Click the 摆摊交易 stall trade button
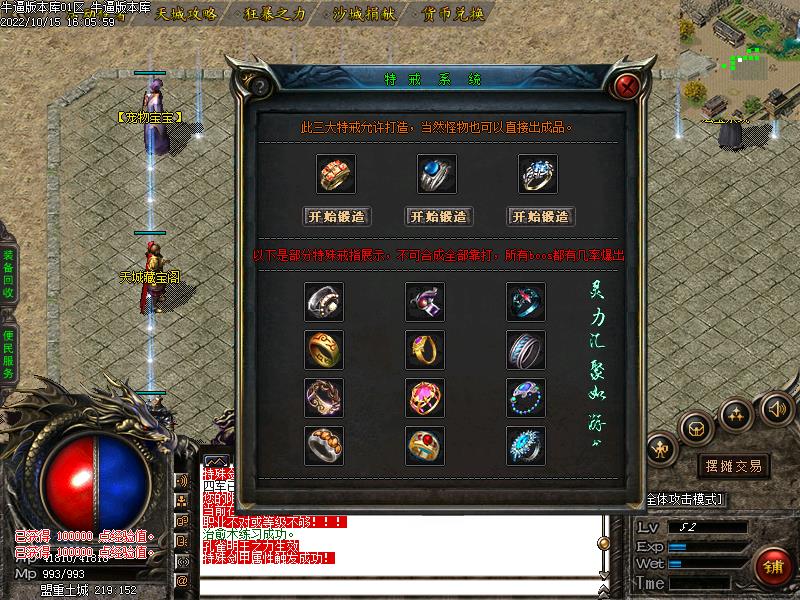This screenshot has height=600, width=800. pyautogui.click(x=734, y=466)
